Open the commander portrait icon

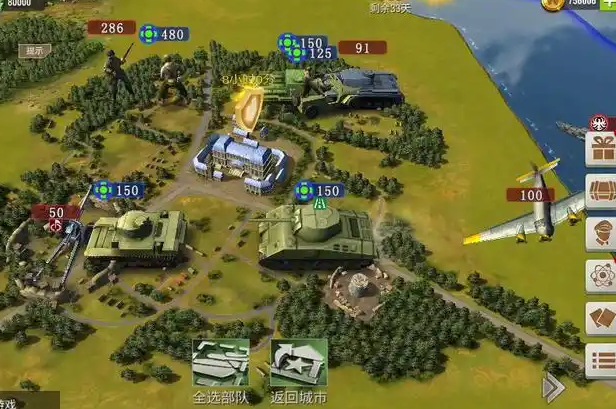(x=601, y=232)
